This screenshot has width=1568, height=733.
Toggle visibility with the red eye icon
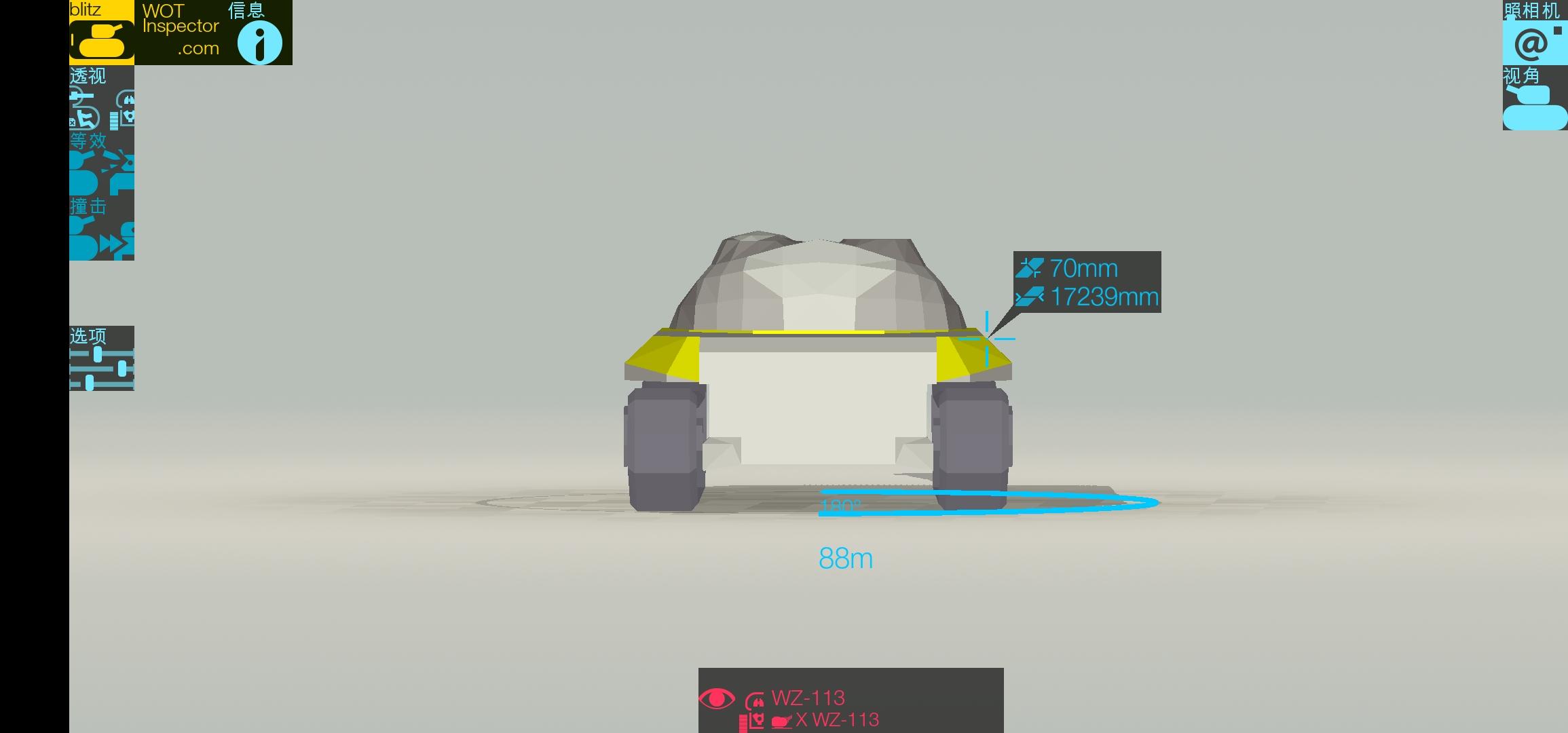717,698
